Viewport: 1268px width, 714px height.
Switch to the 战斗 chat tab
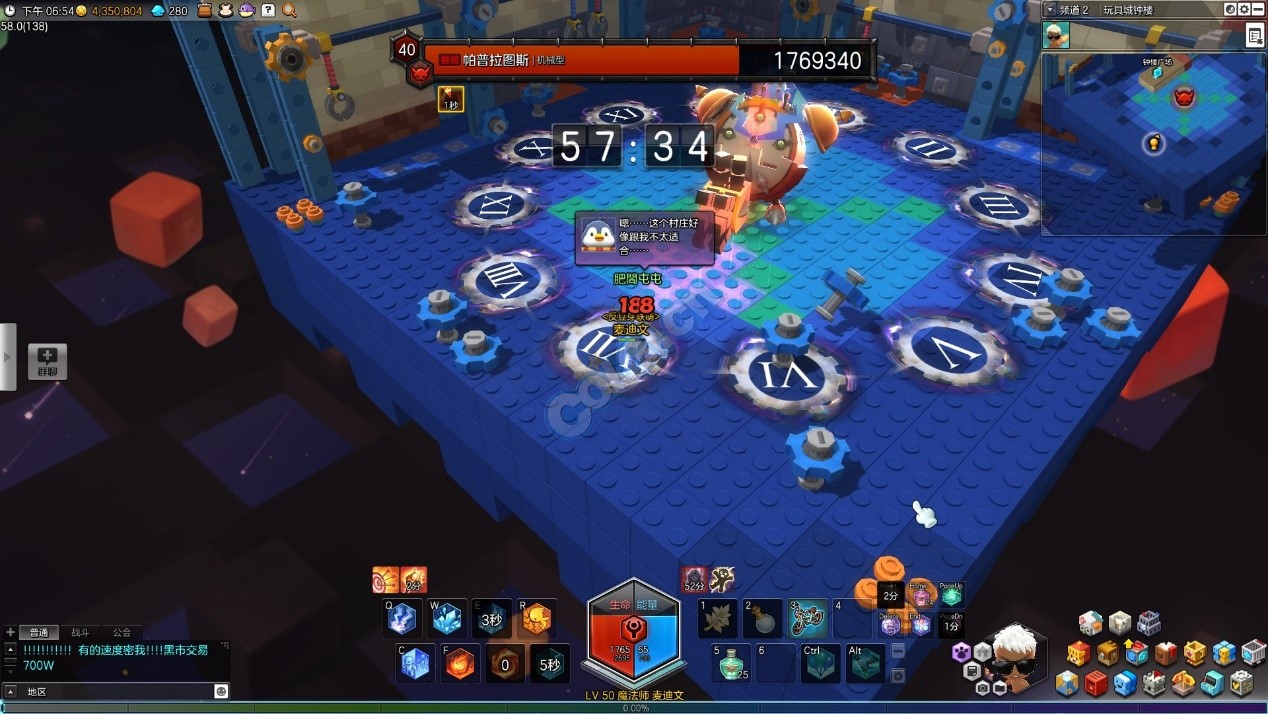(79, 632)
